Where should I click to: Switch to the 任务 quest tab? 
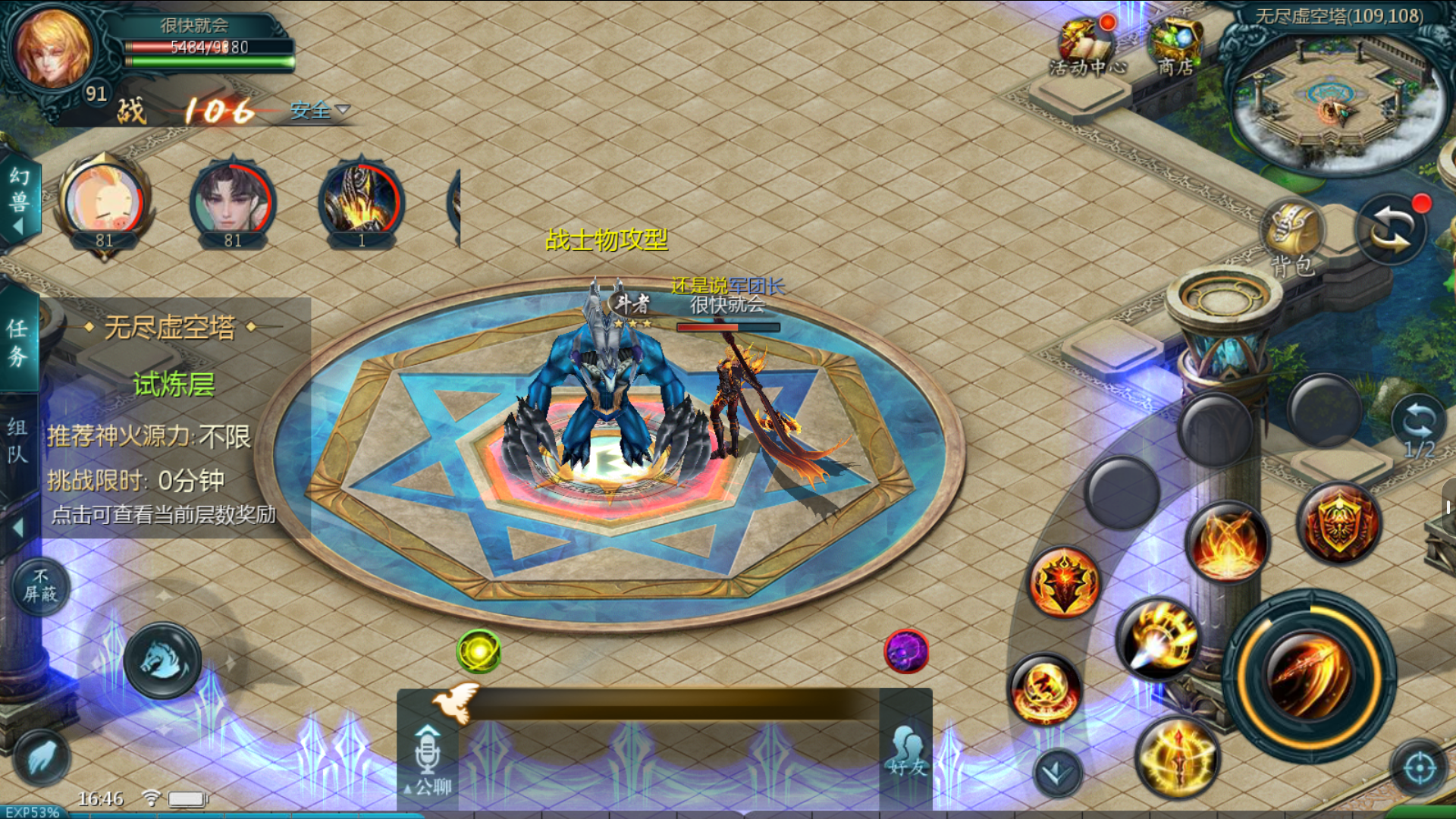[17, 341]
